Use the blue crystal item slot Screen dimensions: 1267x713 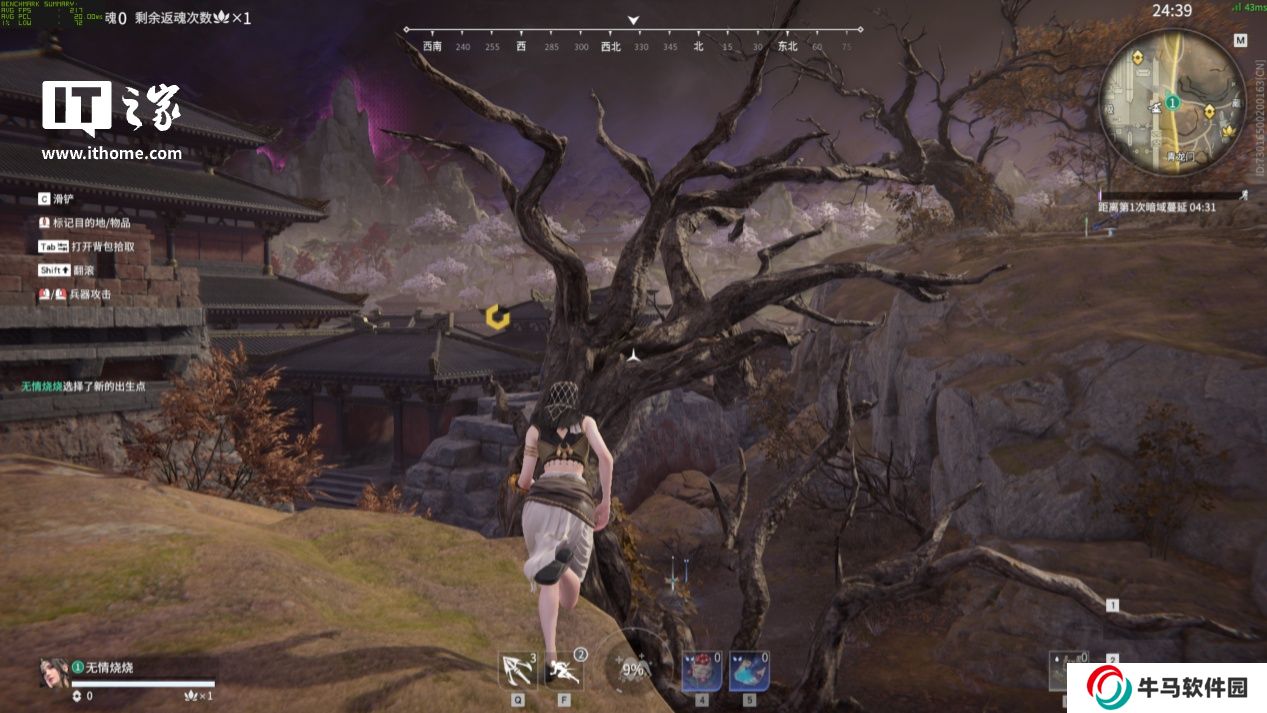click(x=749, y=671)
